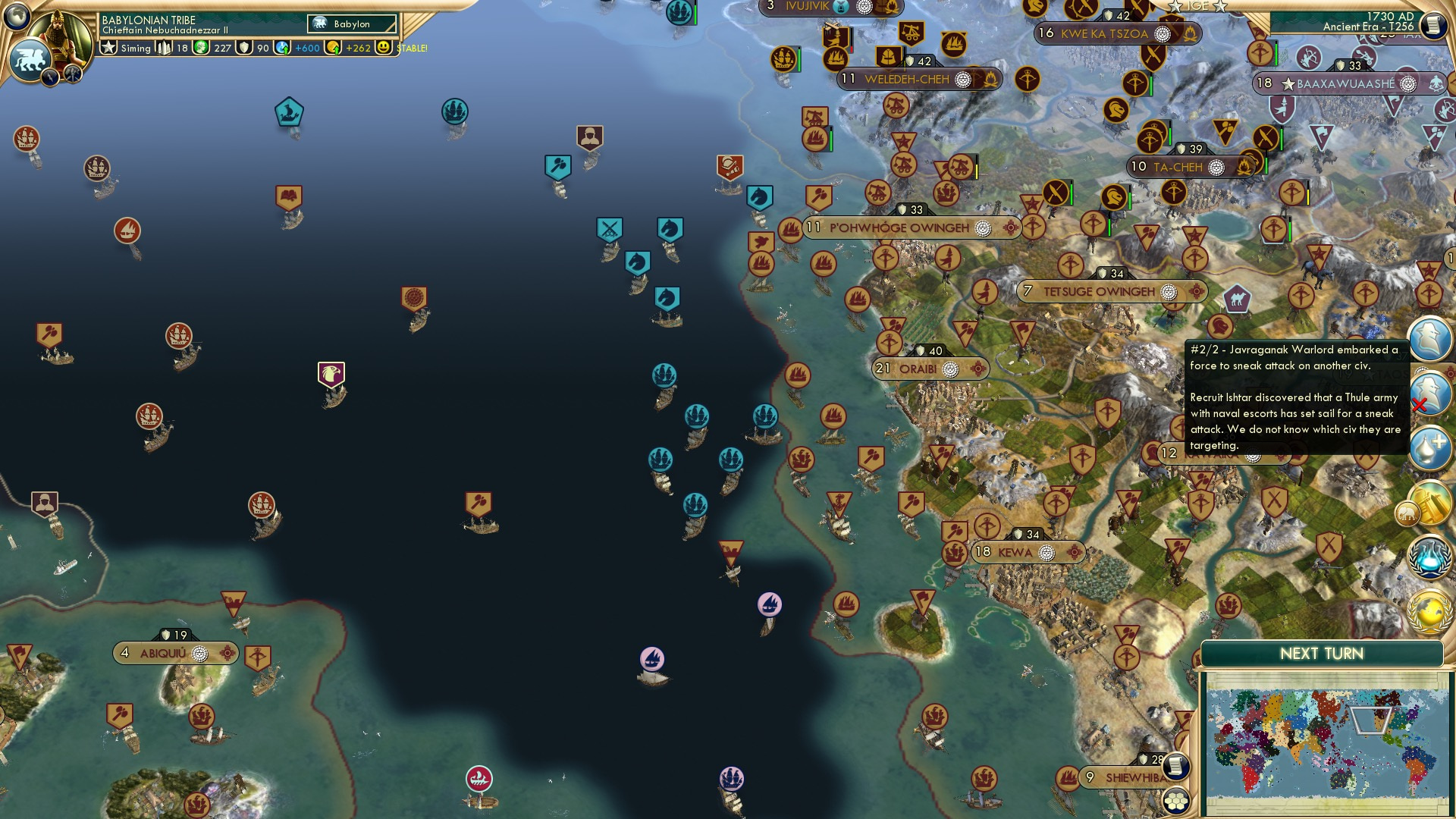Click the green progress bar beside Weledeh-Cheh
Viewport: 1456px width, 819px height.
905,65
